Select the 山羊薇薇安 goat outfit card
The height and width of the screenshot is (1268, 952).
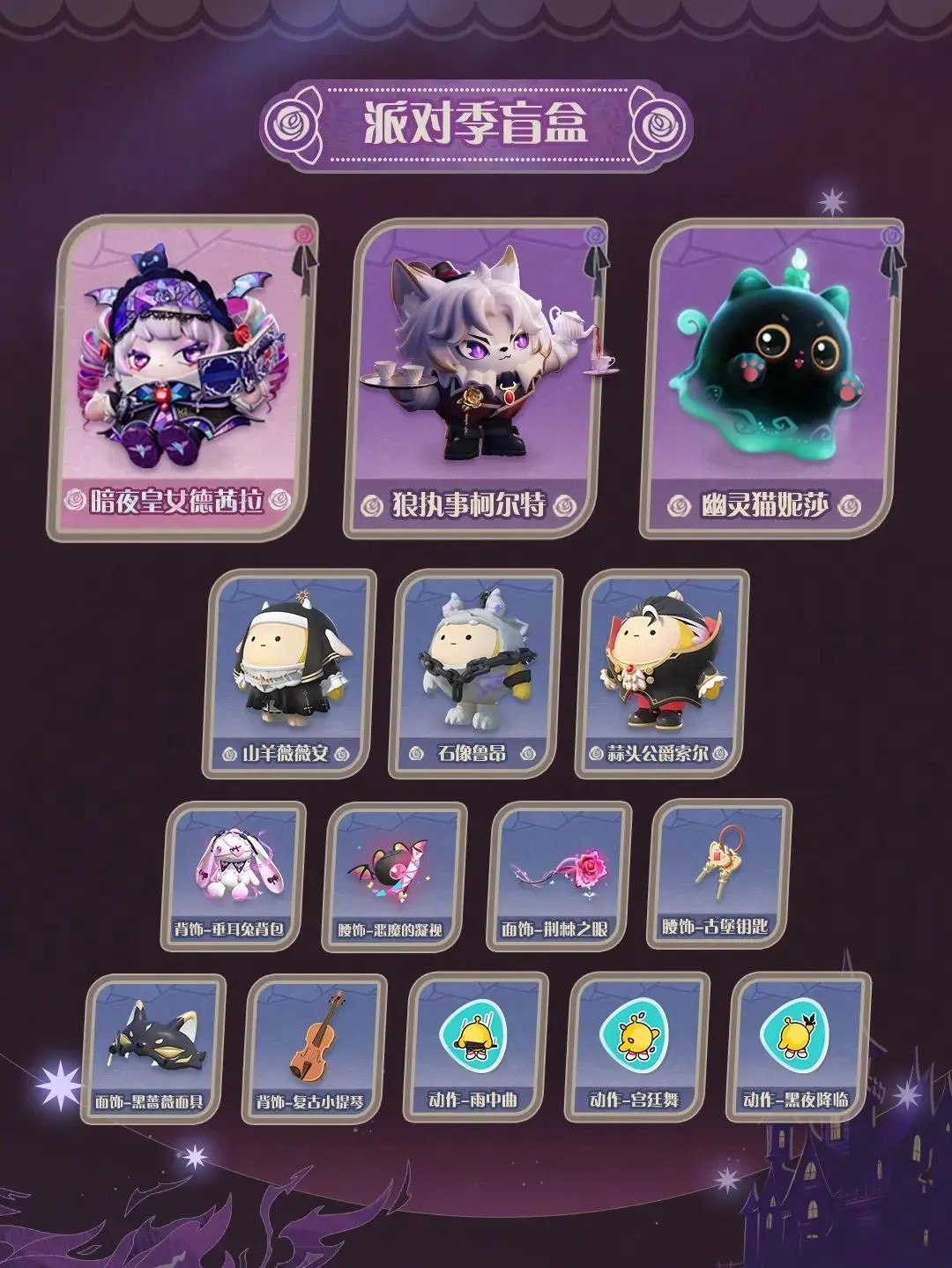(x=288, y=675)
